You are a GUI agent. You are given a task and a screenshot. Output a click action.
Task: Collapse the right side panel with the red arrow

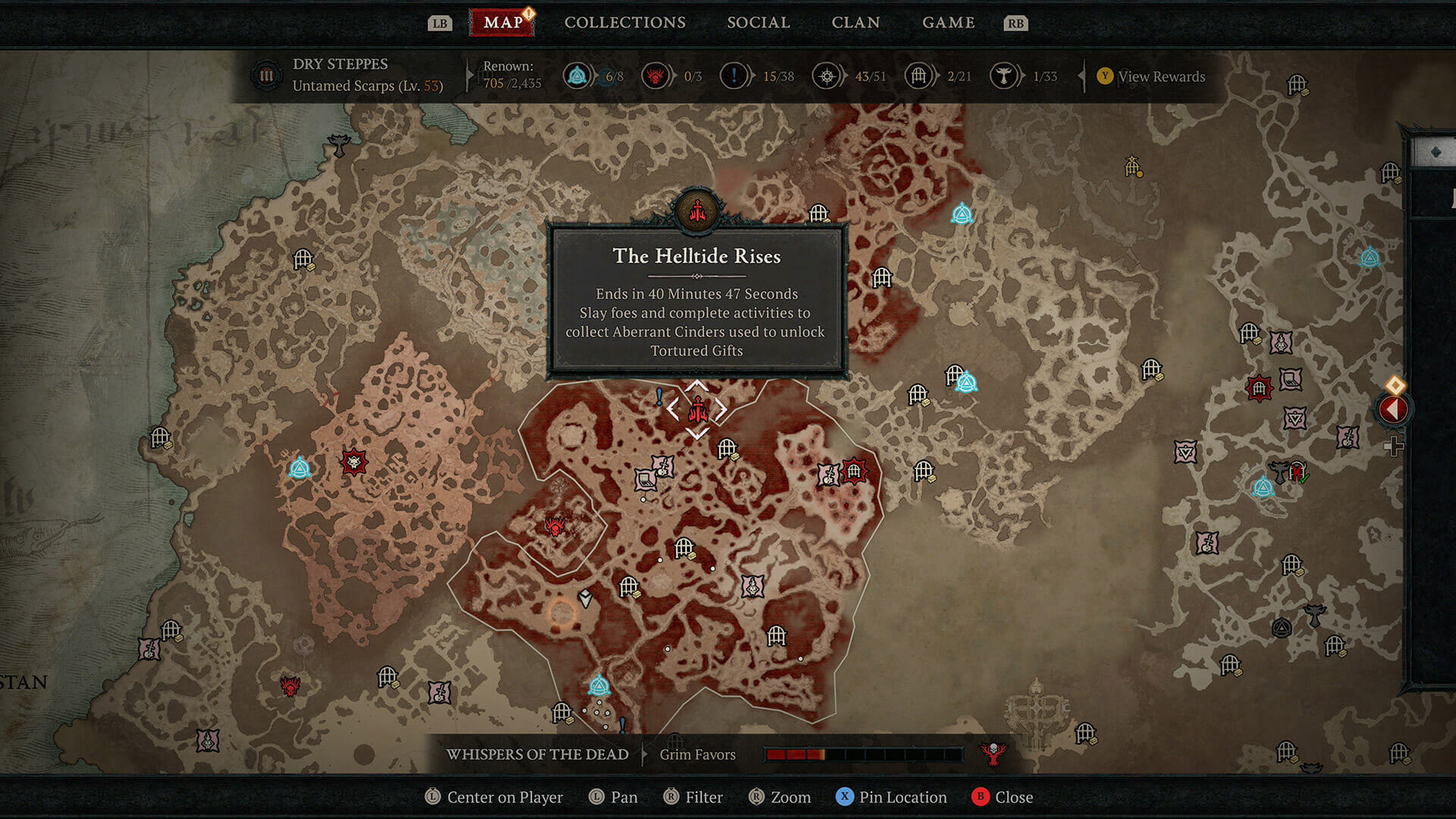pos(1394,408)
